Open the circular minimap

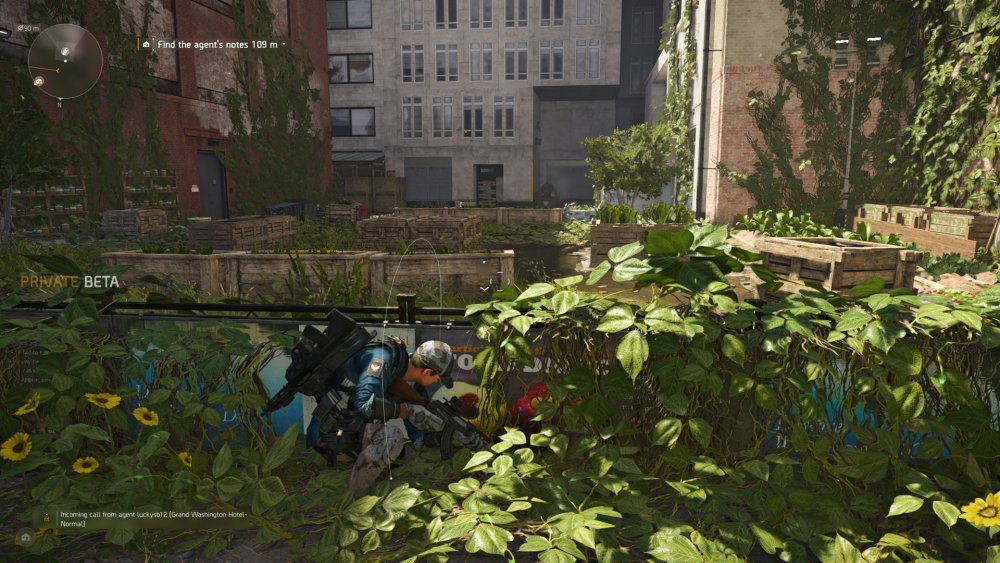click(65, 62)
